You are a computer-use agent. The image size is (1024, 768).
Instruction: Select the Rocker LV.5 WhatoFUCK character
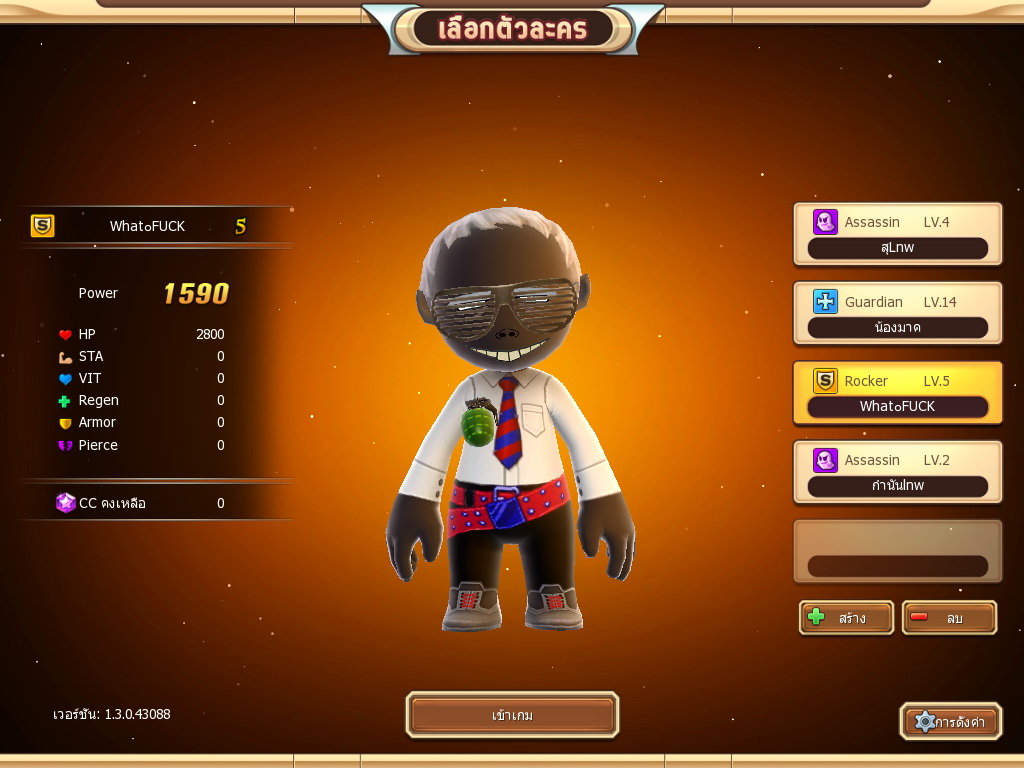897,393
